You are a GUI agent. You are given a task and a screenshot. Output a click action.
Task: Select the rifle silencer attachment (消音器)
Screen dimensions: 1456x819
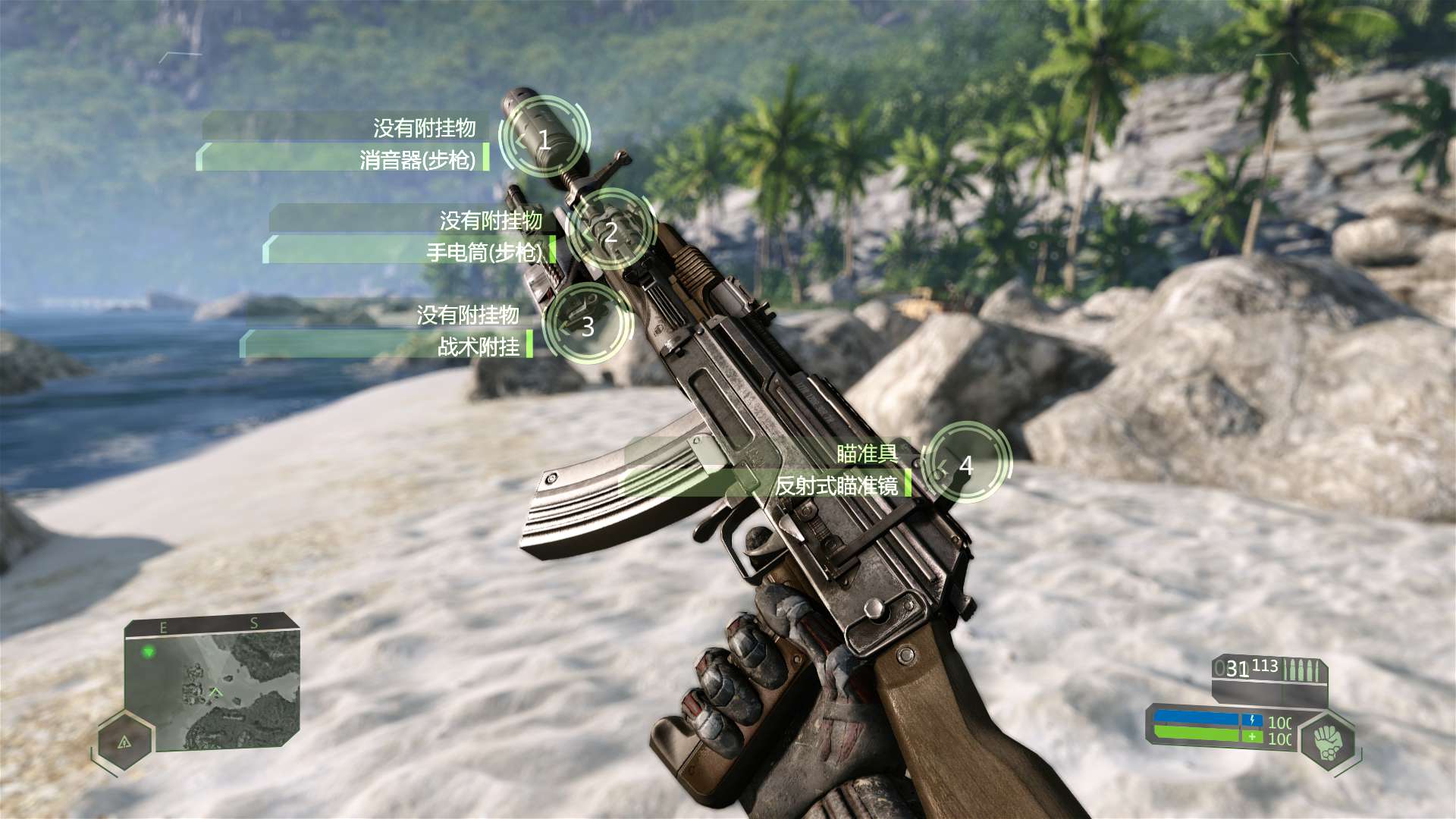[418, 159]
